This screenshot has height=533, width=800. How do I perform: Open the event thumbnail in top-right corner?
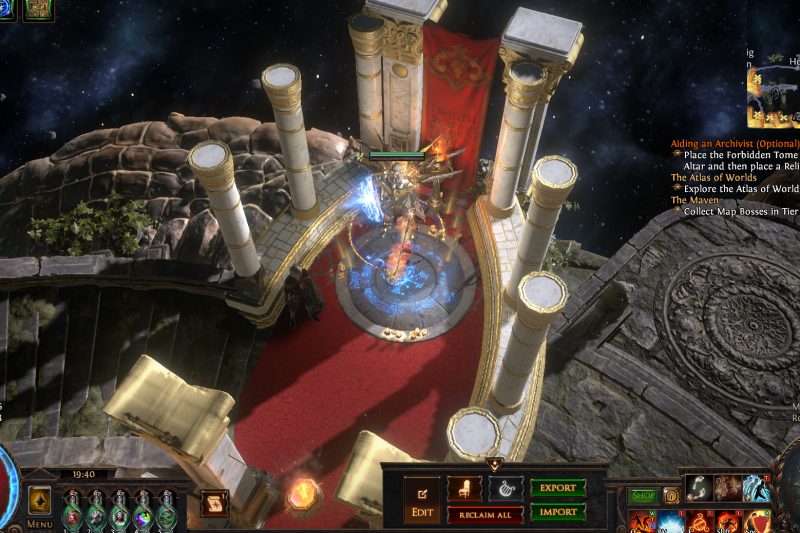774,96
